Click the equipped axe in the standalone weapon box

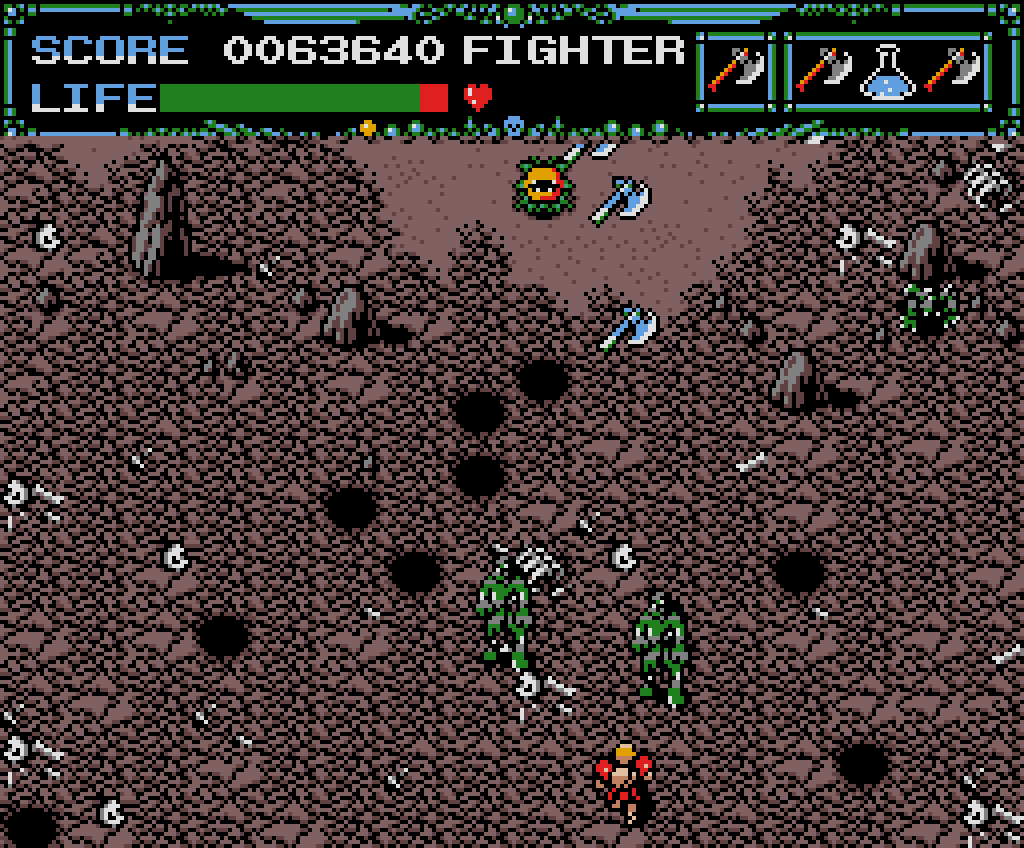(x=735, y=72)
